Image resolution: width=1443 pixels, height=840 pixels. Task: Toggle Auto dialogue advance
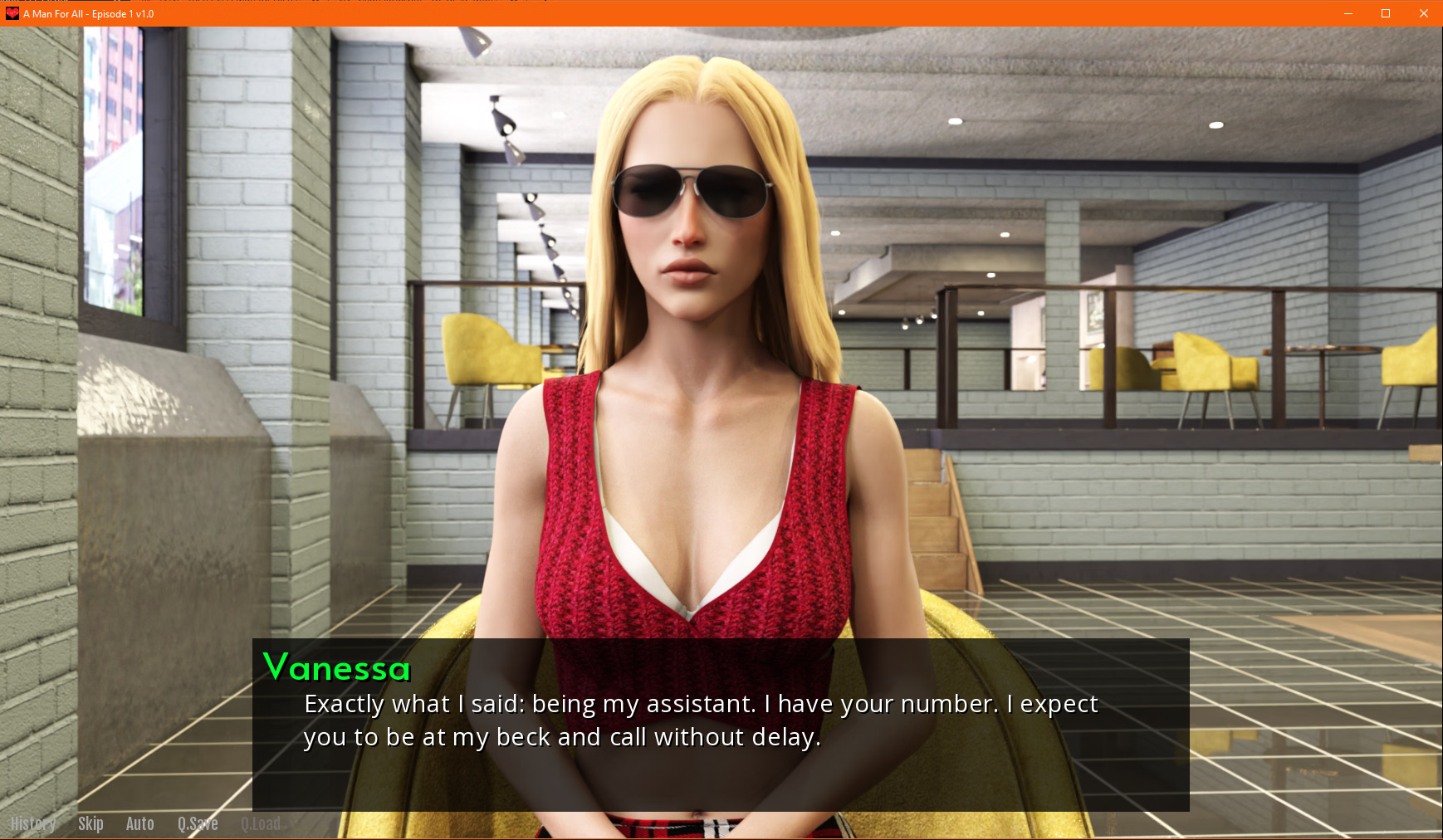tap(139, 823)
